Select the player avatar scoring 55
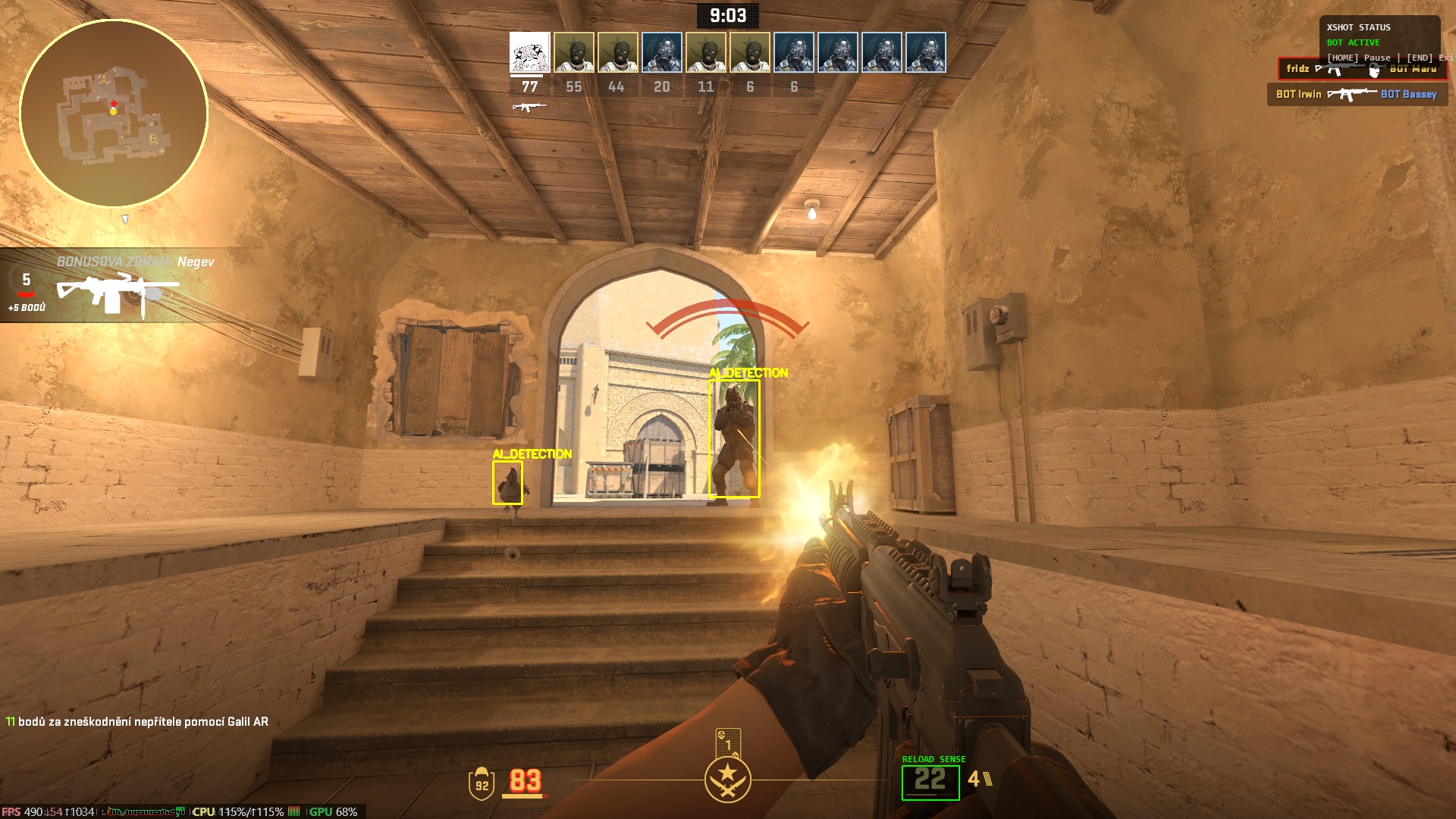This screenshot has width=1456, height=819. pyautogui.click(x=573, y=52)
